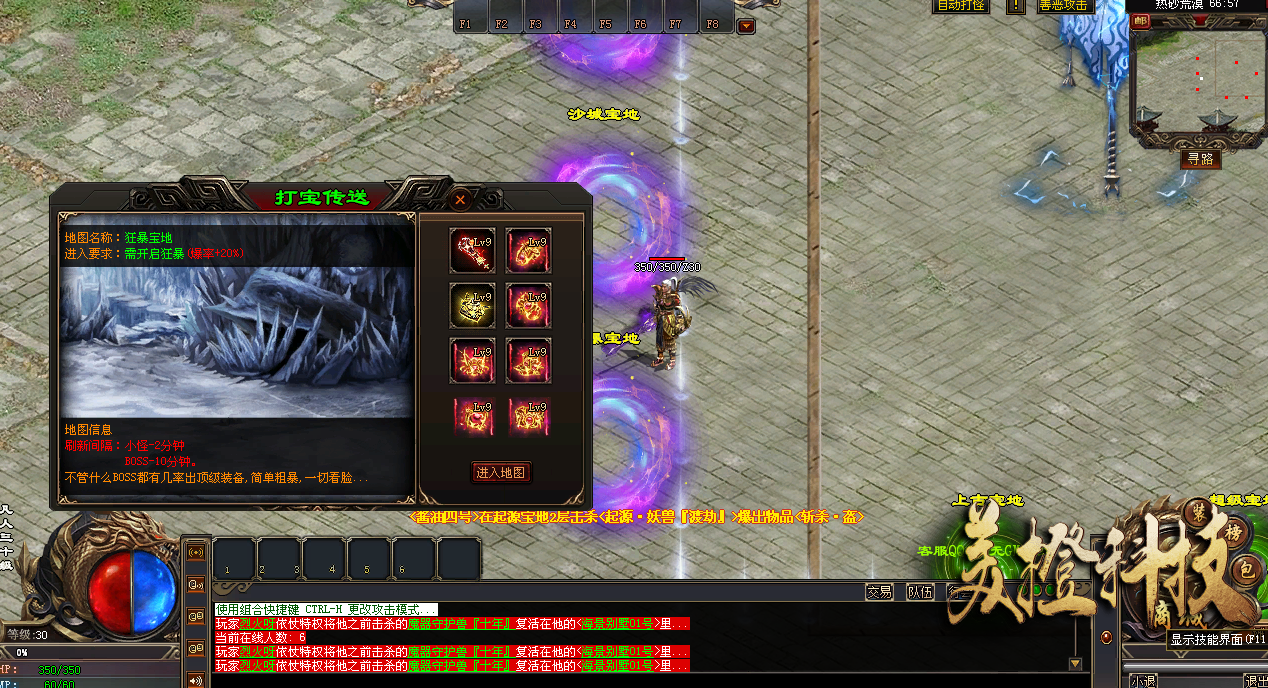Open the 寻路 pathfinding button
The image size is (1268, 688).
[x=1200, y=159]
